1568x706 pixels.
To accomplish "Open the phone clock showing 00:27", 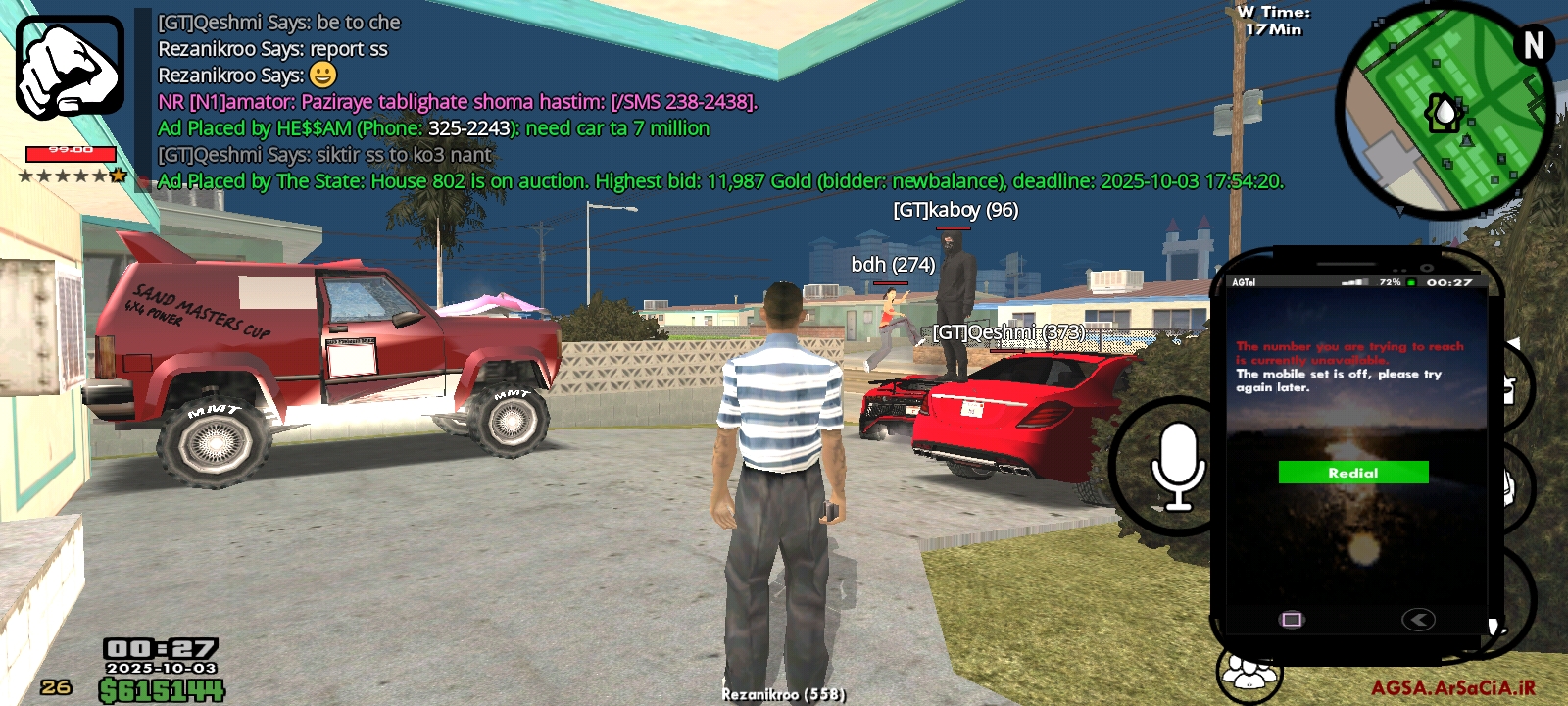I will click(1448, 282).
